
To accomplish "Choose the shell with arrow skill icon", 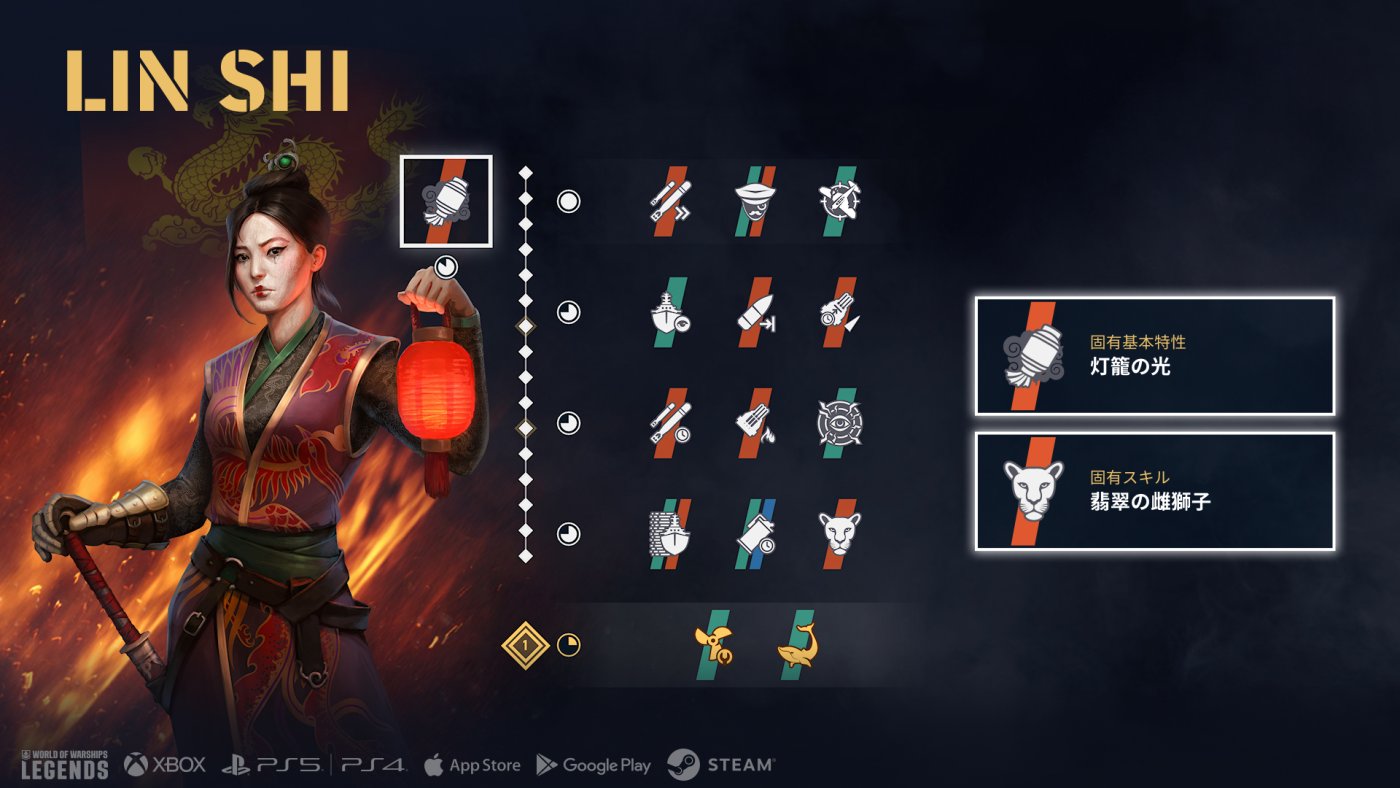I will pyautogui.click(x=755, y=312).
